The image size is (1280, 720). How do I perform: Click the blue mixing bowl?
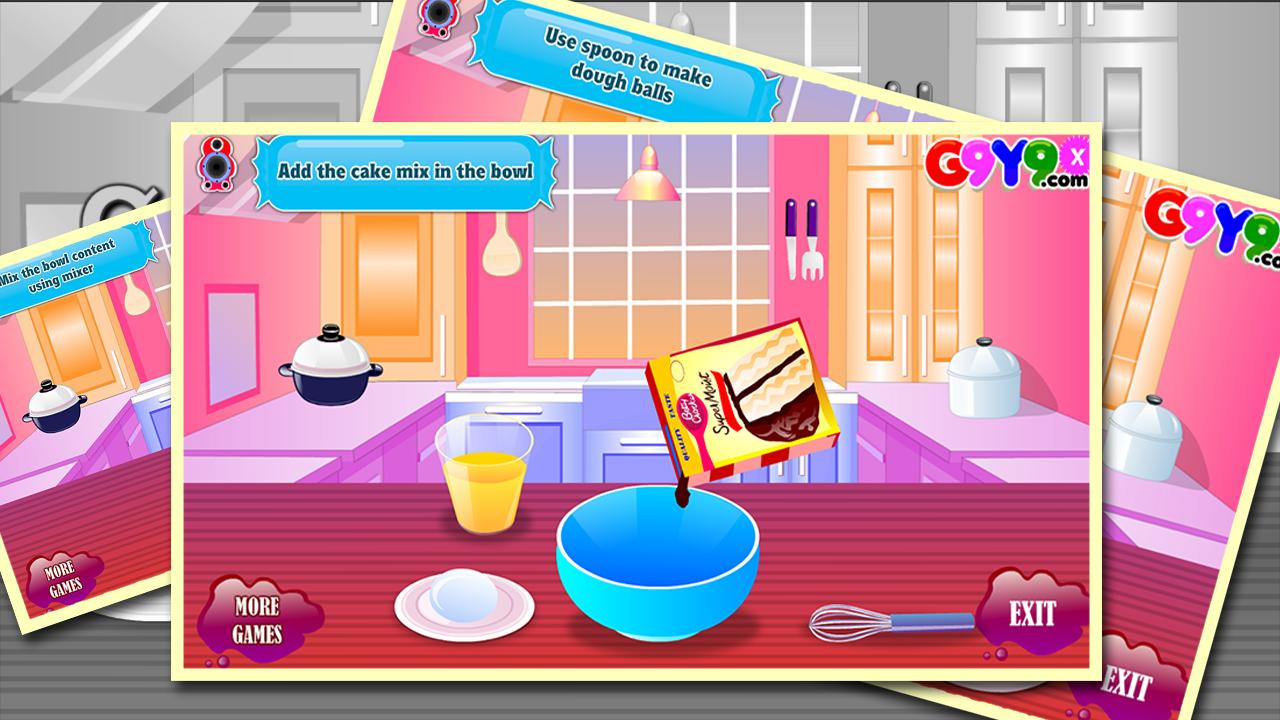(660, 565)
